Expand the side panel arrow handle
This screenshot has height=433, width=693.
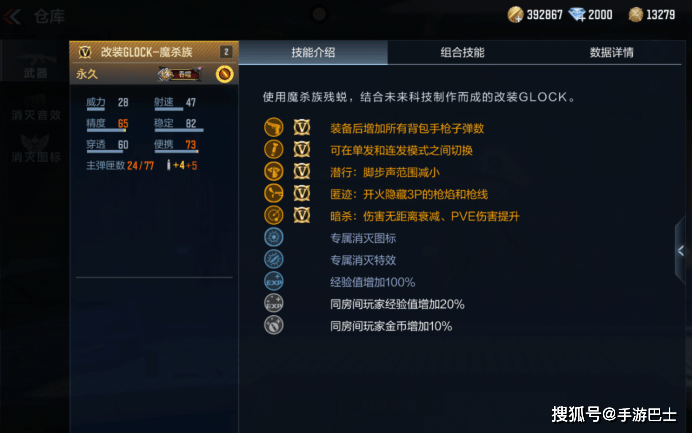681,251
